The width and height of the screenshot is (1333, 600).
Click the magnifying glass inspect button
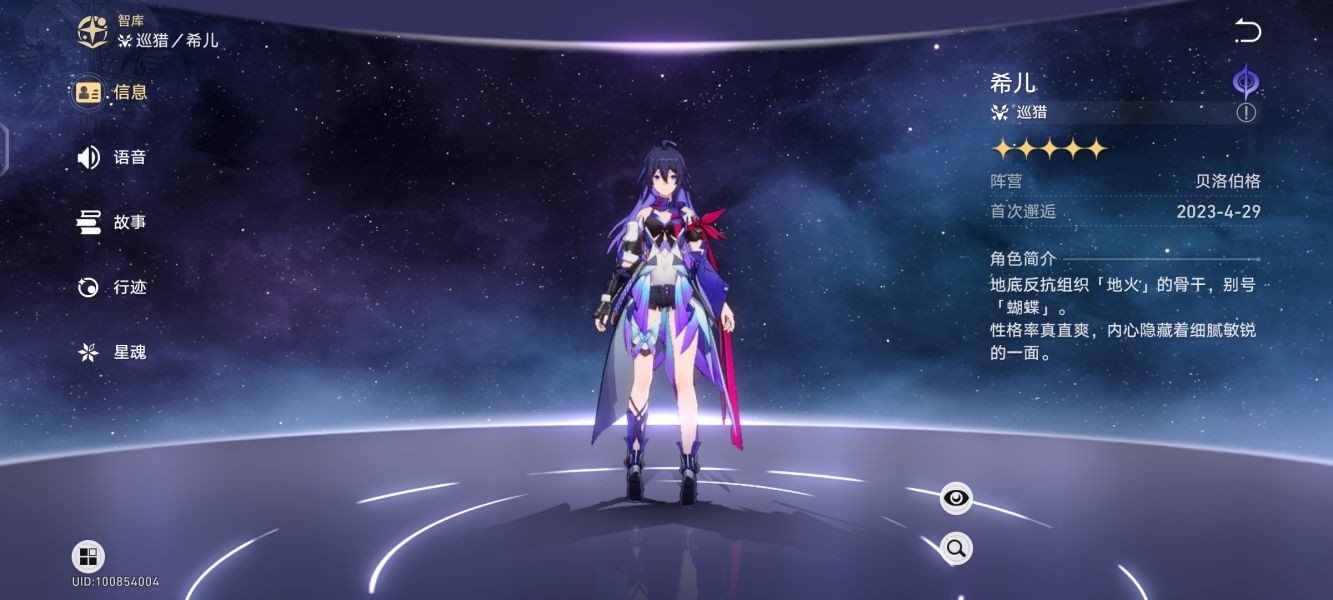click(x=956, y=547)
